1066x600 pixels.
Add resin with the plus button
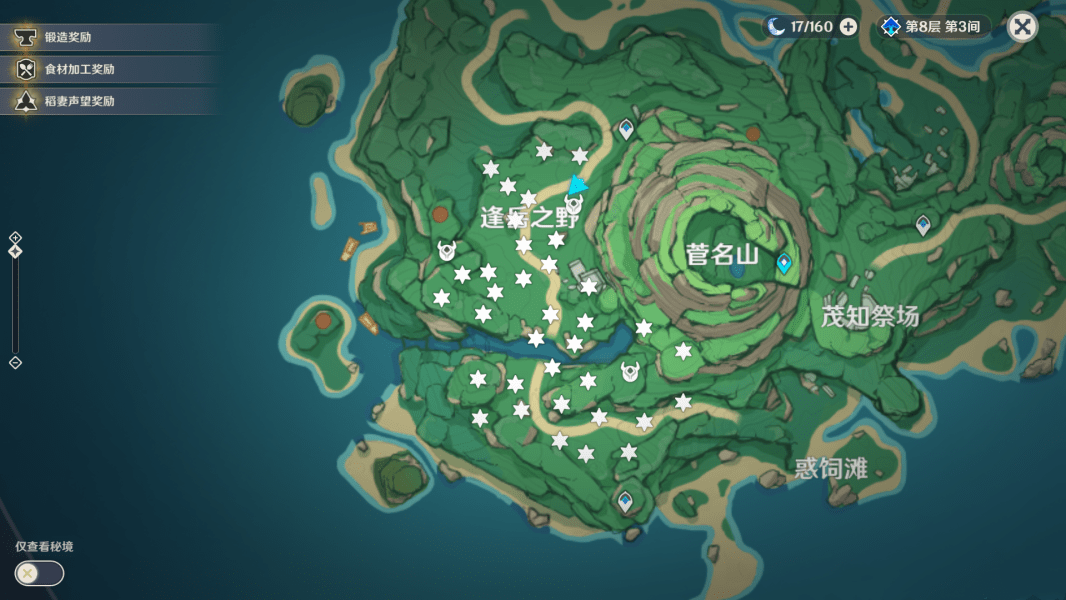point(848,27)
